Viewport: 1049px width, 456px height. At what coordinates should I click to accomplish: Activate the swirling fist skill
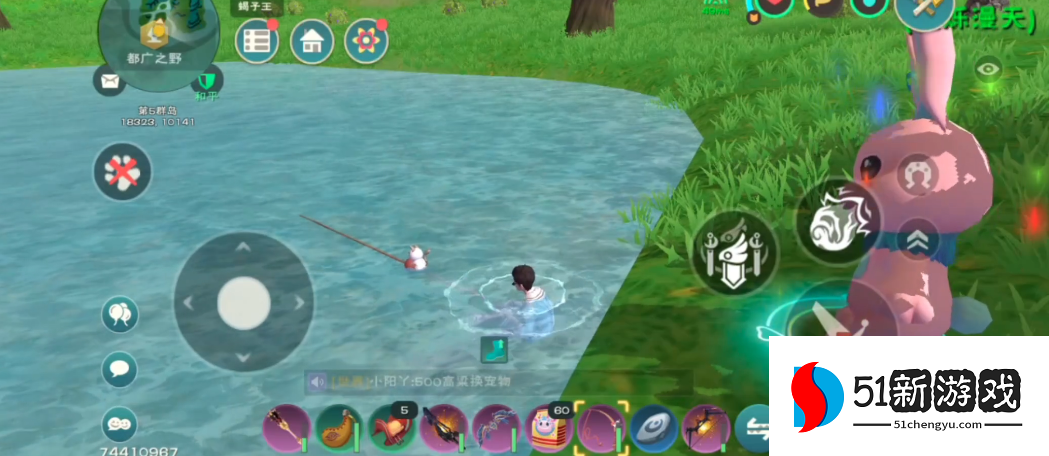coord(838,222)
